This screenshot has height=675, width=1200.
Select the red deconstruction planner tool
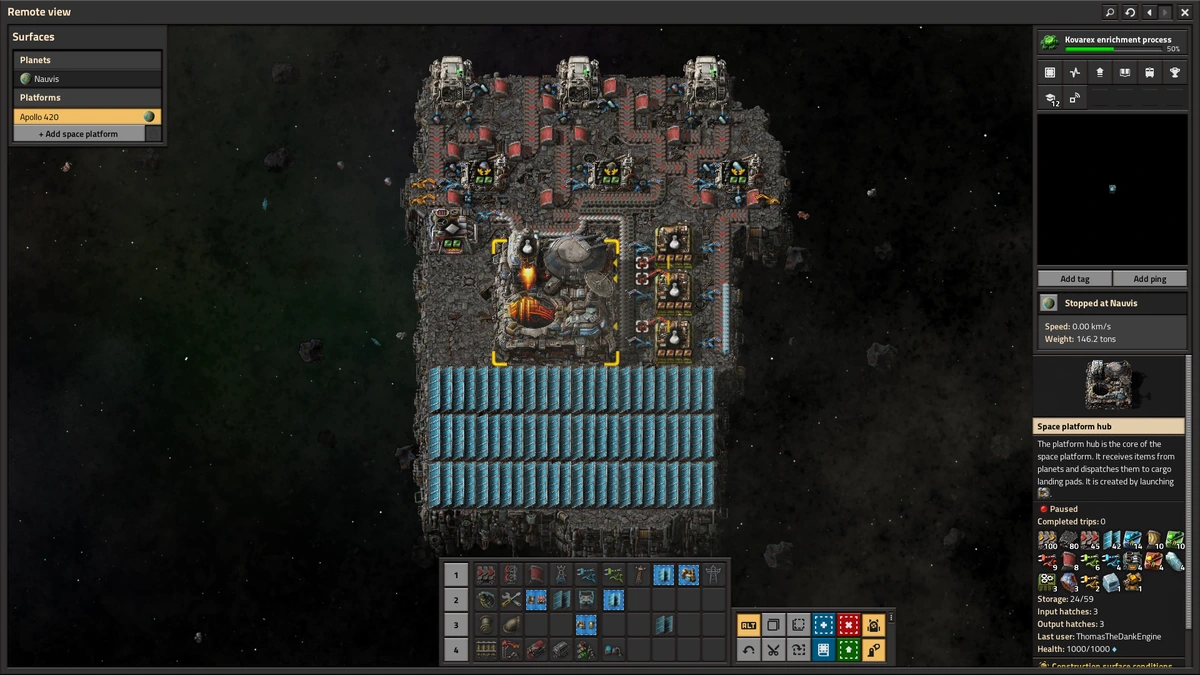point(848,625)
